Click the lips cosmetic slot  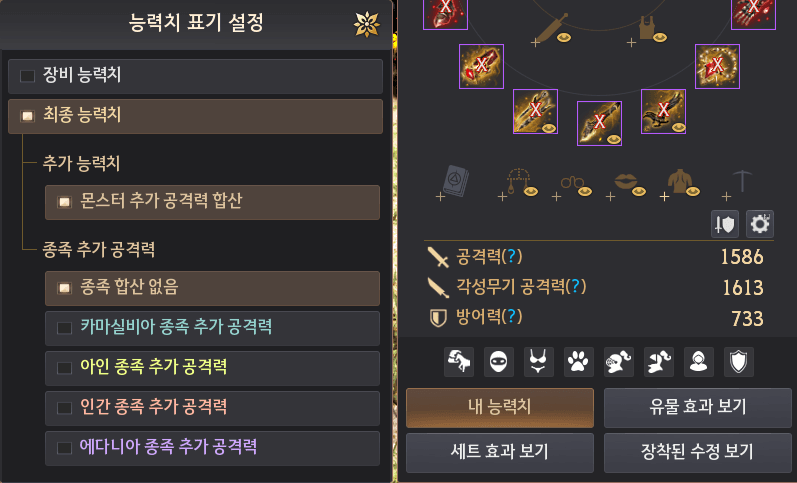(624, 181)
